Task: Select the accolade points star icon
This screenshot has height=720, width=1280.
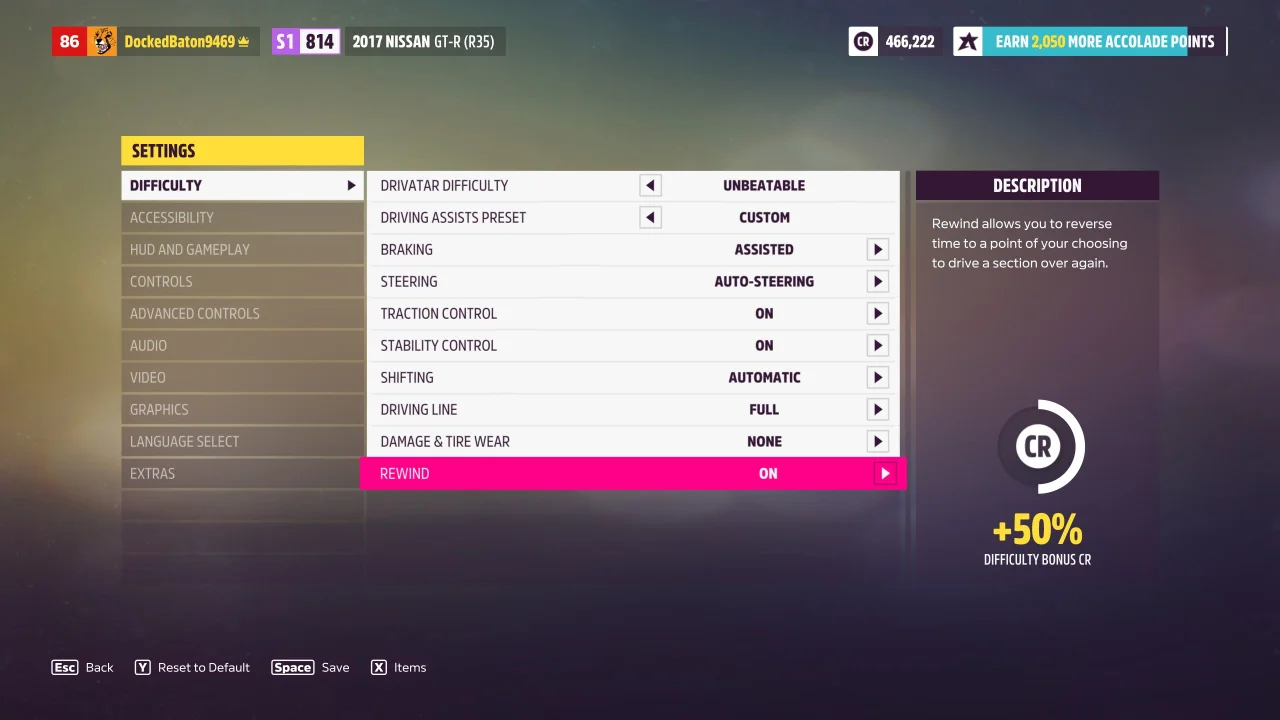Action: pos(968,41)
